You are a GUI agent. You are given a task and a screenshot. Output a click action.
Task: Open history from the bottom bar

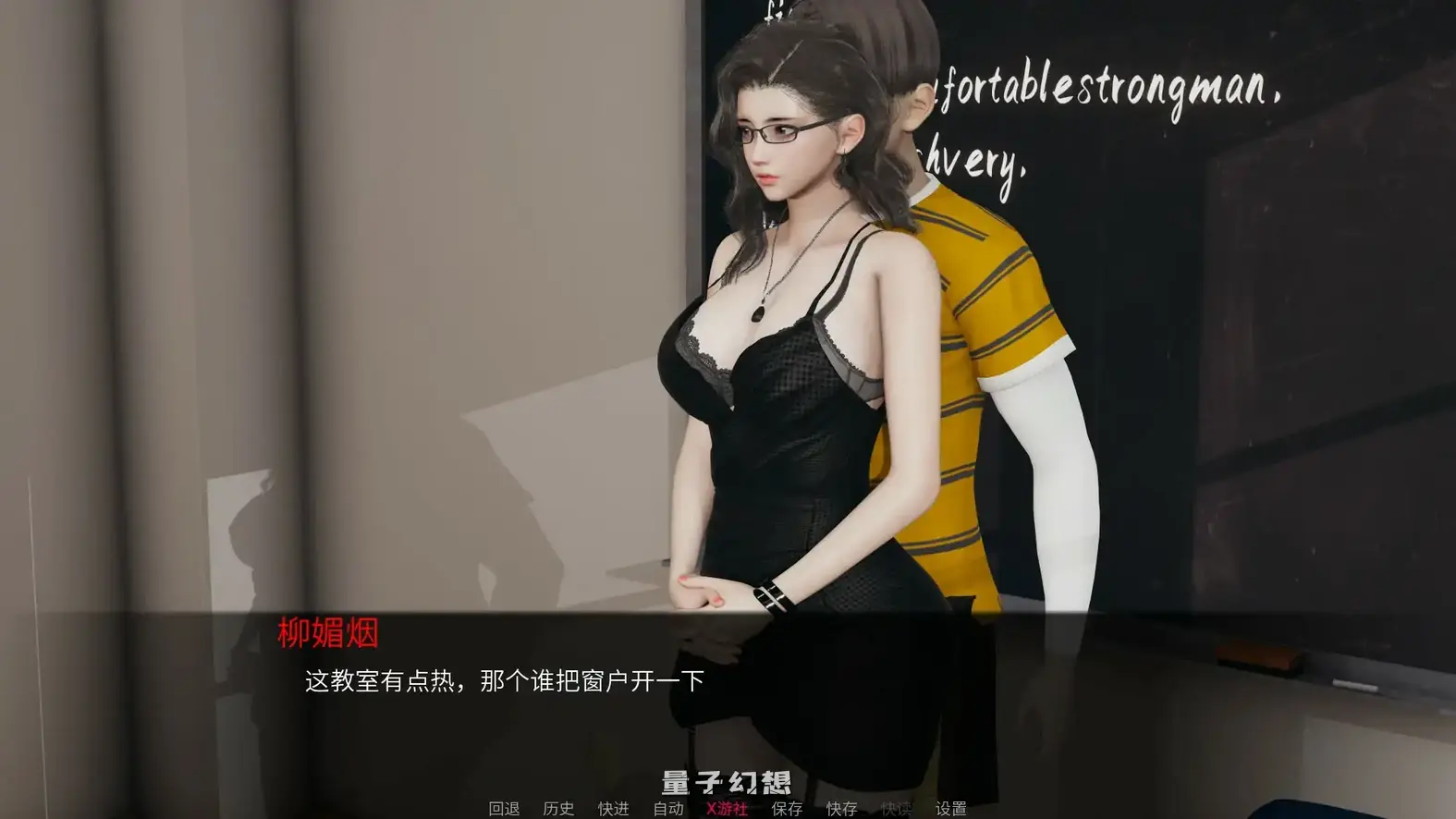pyautogui.click(x=559, y=807)
